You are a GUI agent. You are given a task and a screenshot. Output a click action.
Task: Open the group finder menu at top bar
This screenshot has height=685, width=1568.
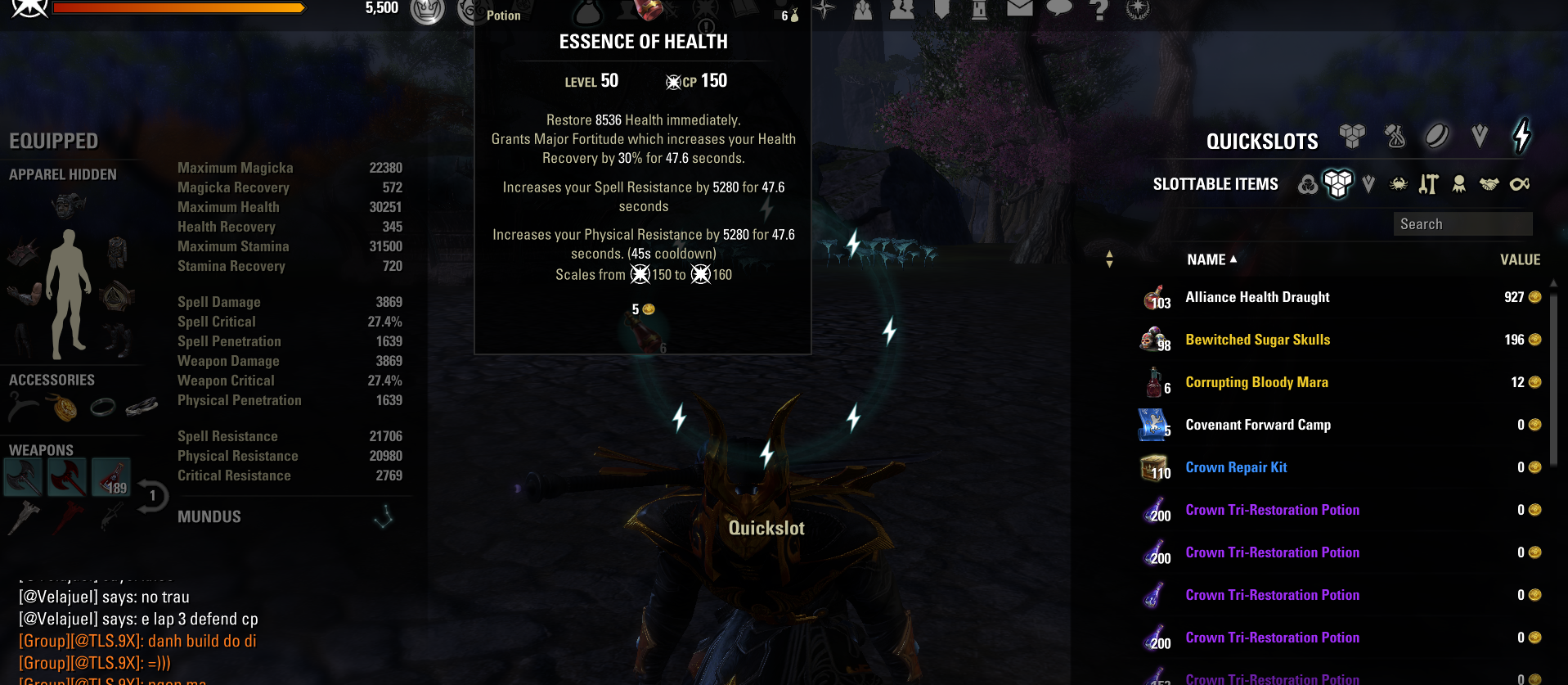pos(902,11)
